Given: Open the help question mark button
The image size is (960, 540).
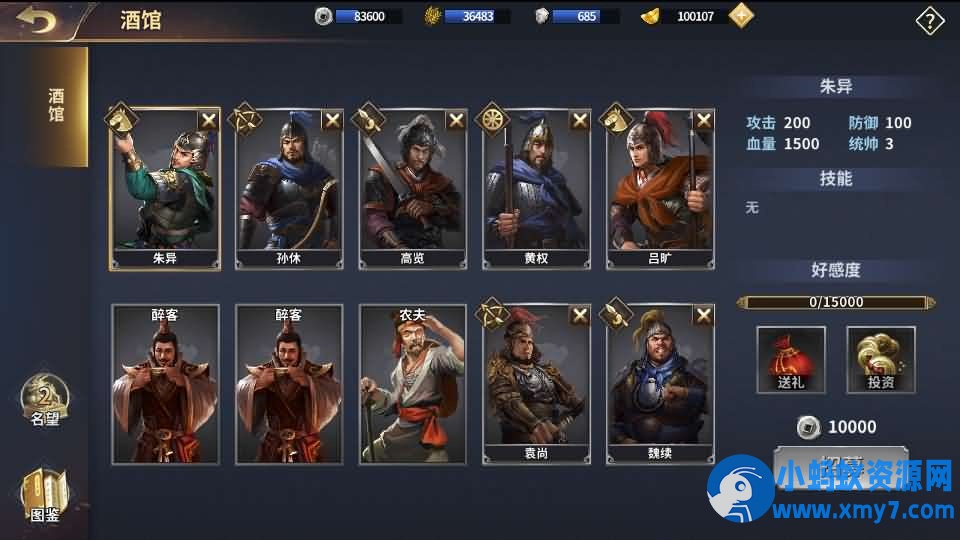Looking at the screenshot, I should click(x=930, y=21).
